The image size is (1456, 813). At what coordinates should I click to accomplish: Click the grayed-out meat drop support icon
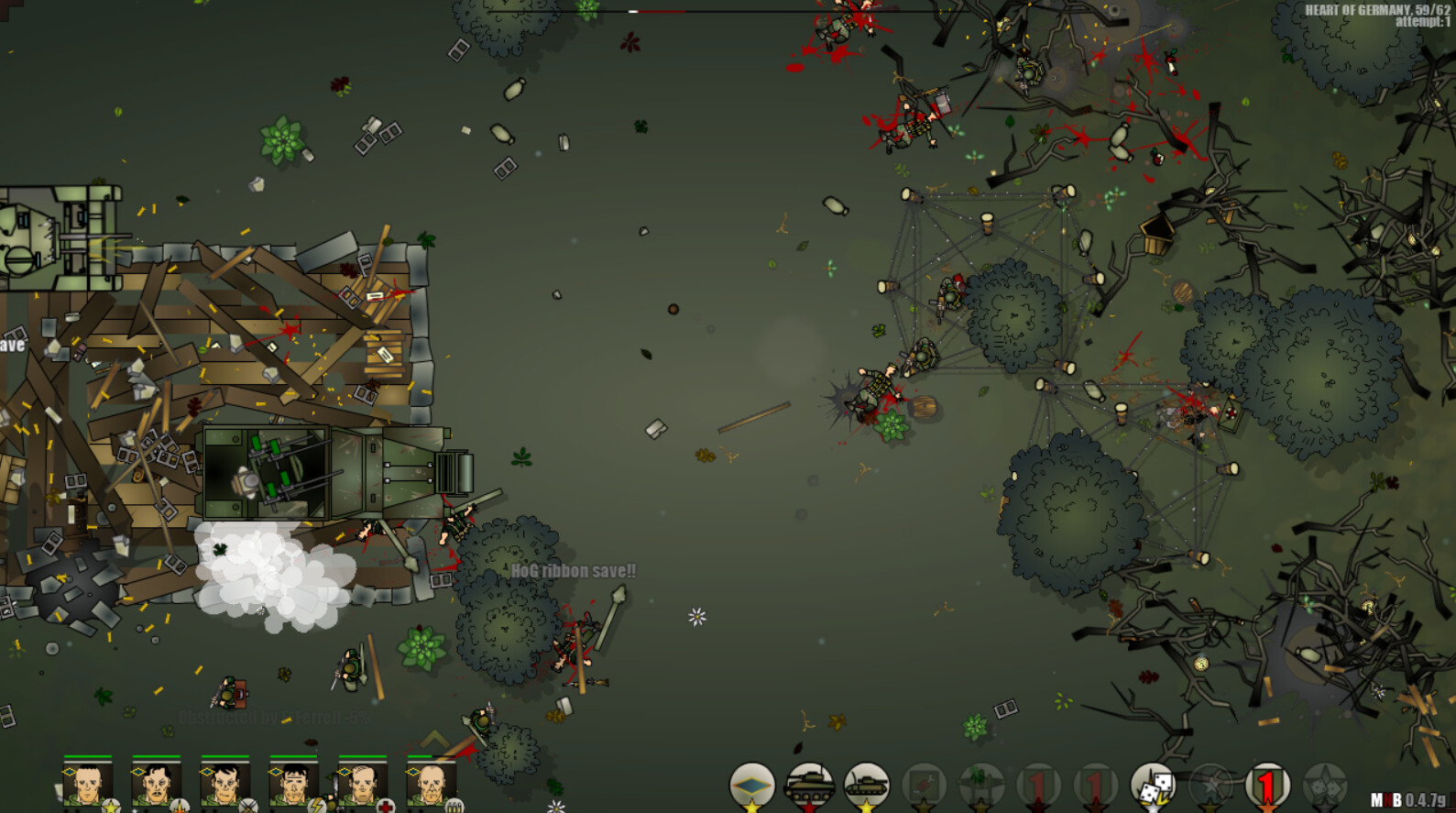(923, 784)
